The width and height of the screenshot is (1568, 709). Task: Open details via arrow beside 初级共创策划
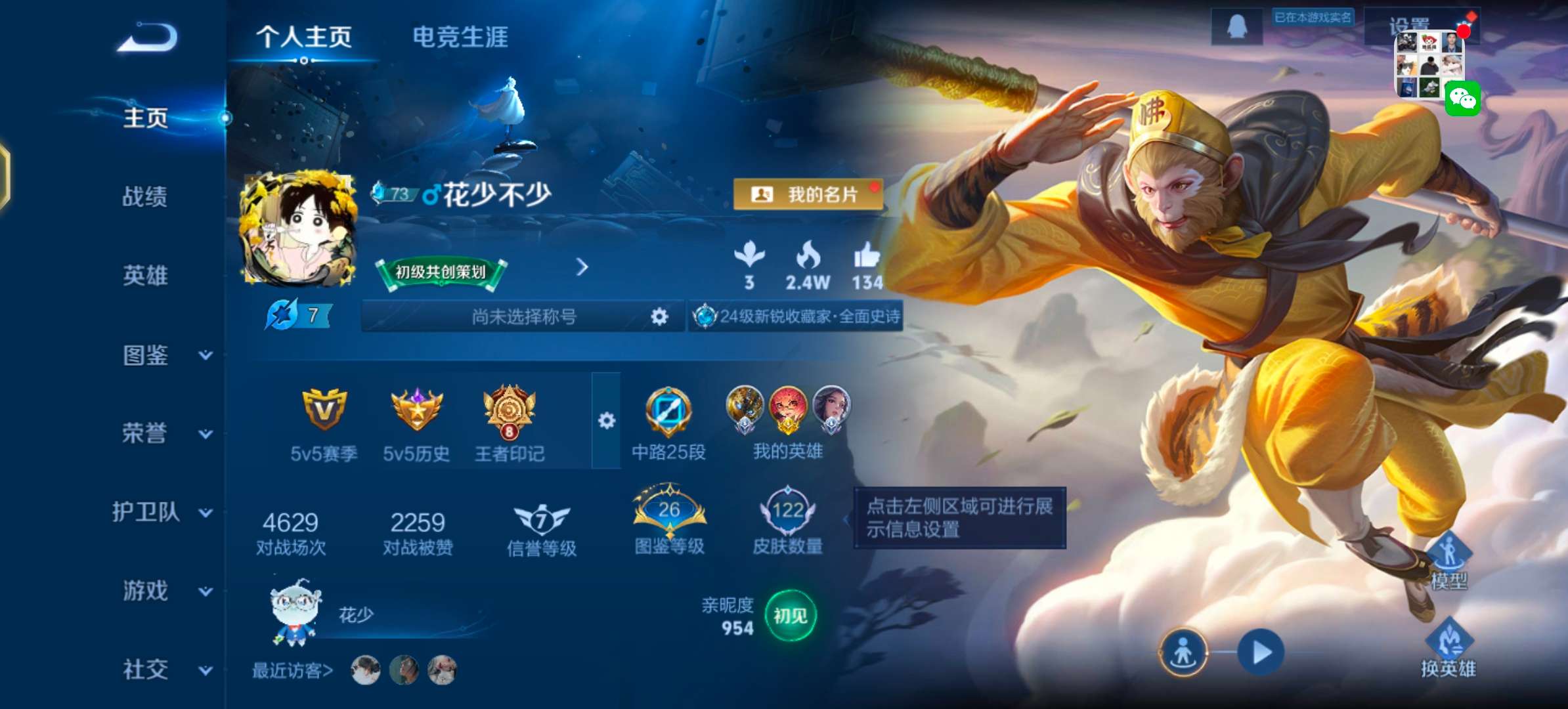click(x=582, y=269)
